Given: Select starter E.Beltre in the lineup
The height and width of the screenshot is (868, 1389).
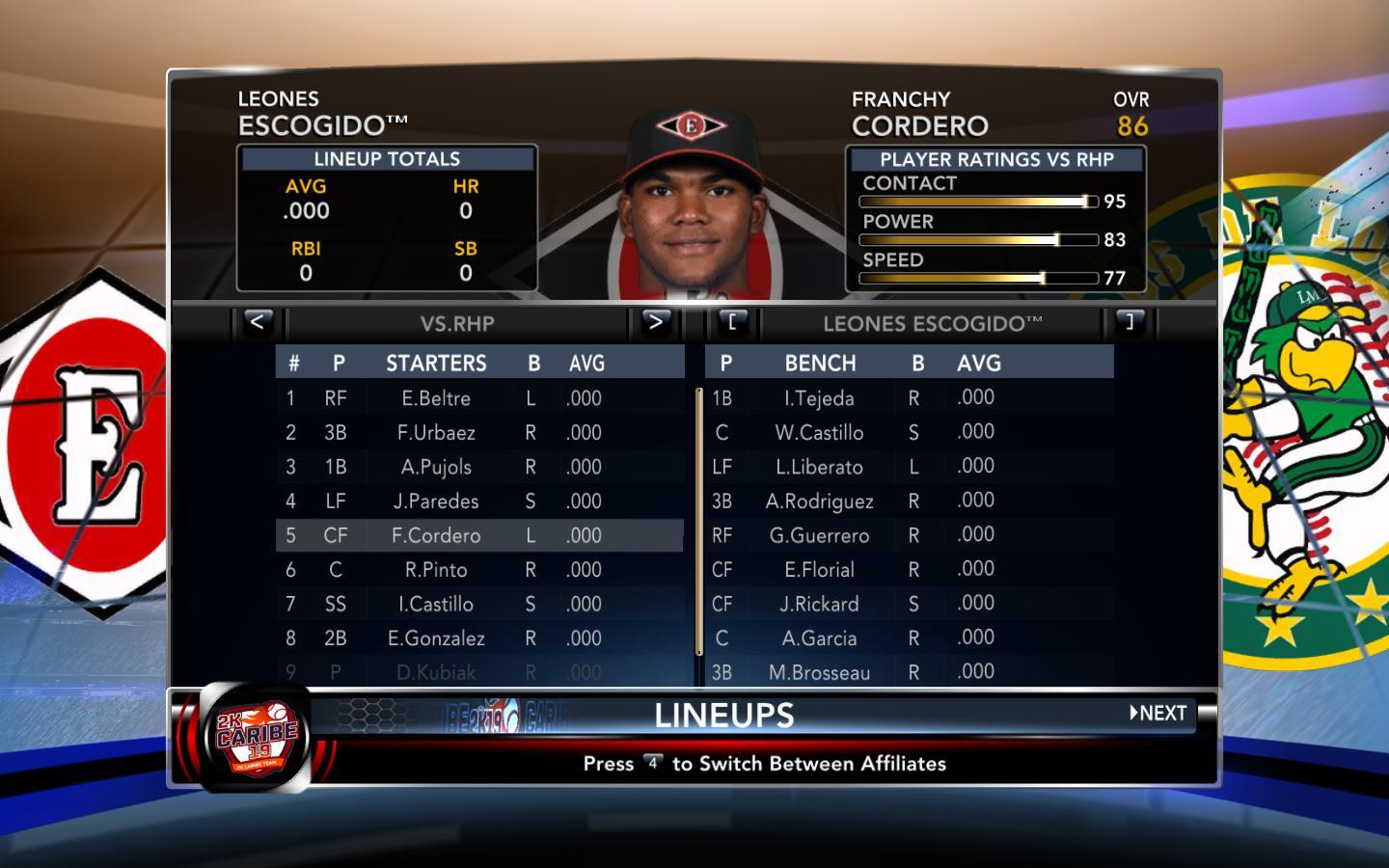Looking at the screenshot, I should tap(436, 398).
